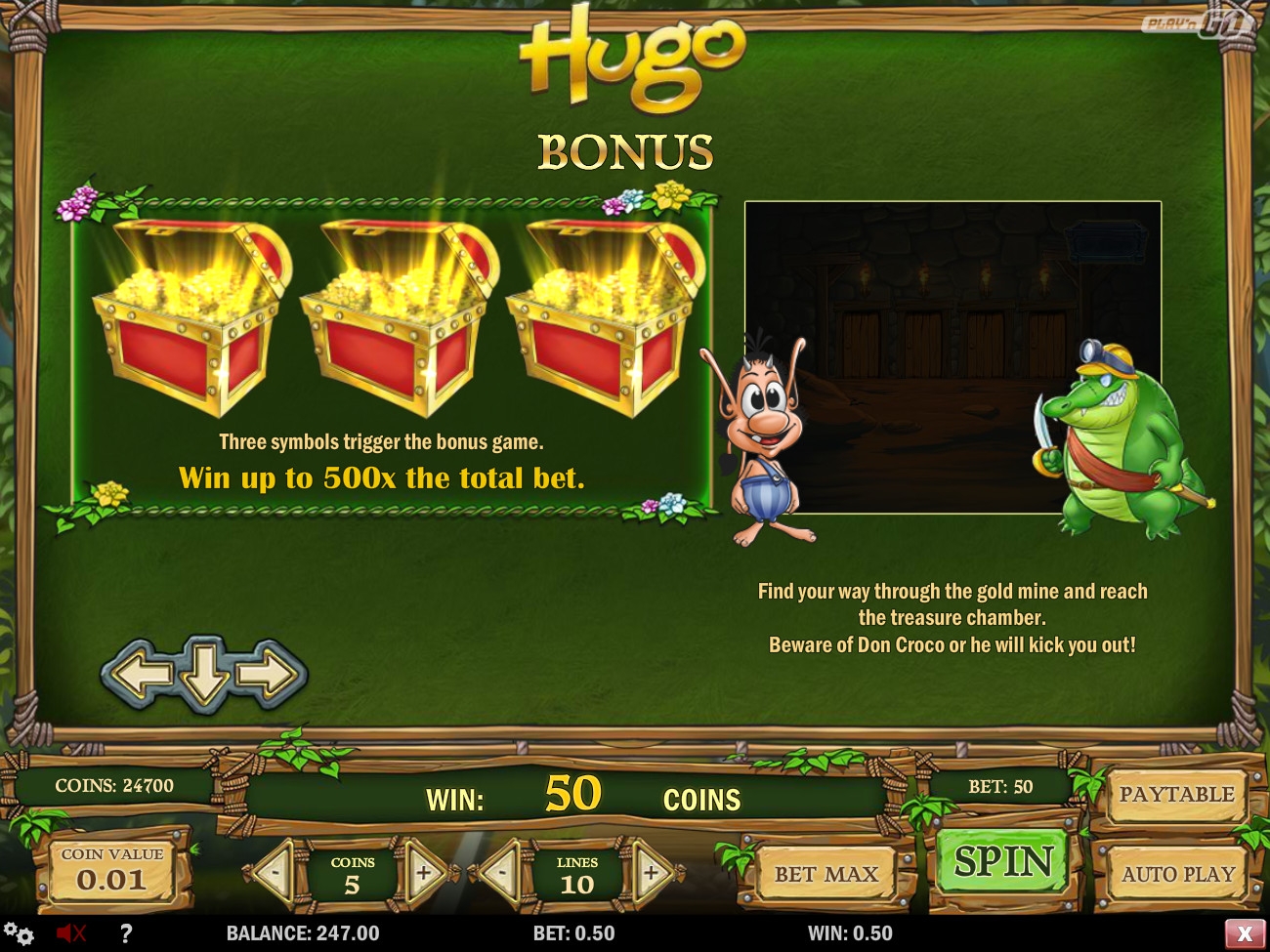Add more lines with the plus arrow
Viewport: 1270px width, 952px height.
coord(652,871)
